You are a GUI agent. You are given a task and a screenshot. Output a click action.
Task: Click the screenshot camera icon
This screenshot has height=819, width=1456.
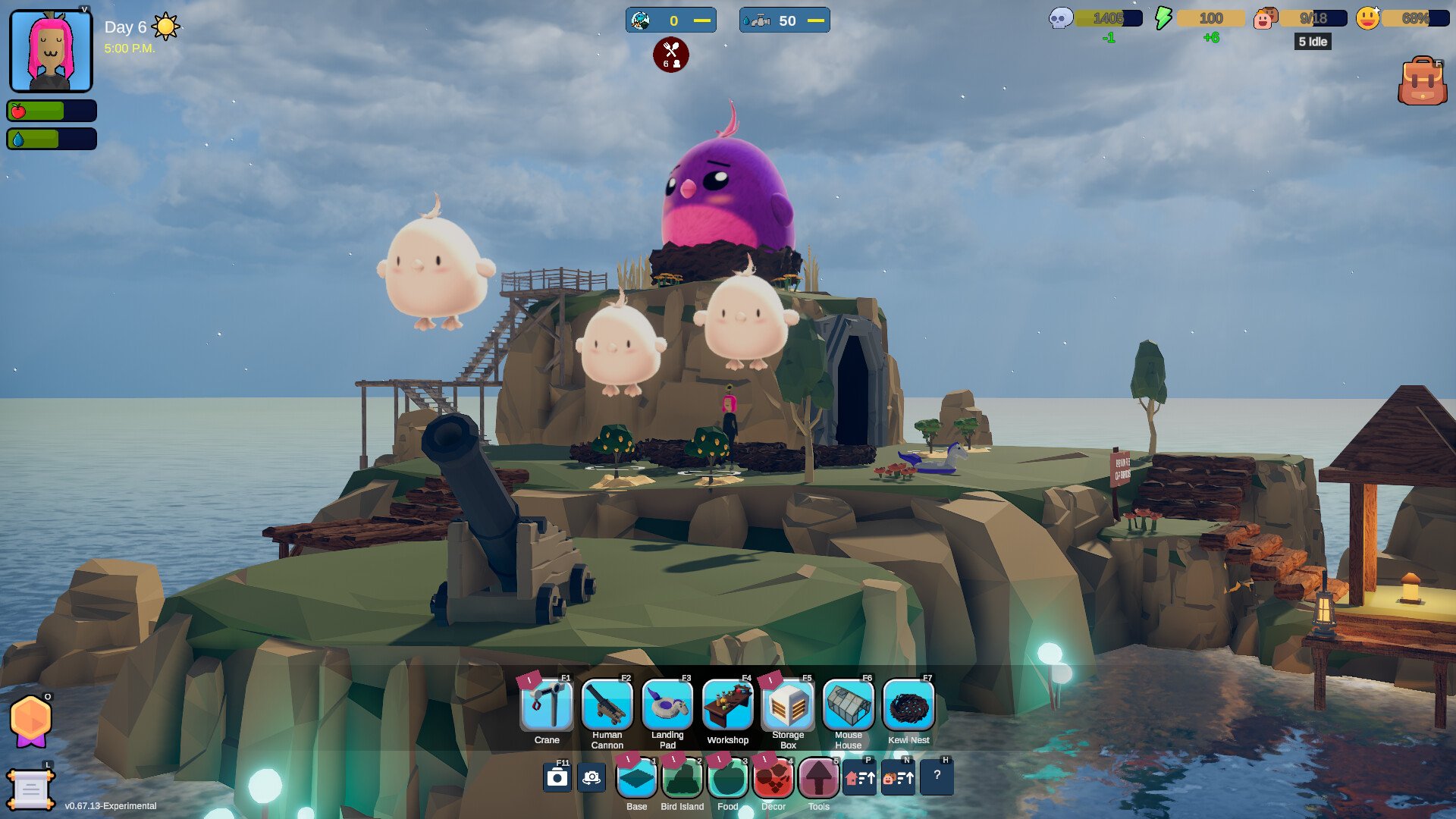pyautogui.click(x=558, y=777)
